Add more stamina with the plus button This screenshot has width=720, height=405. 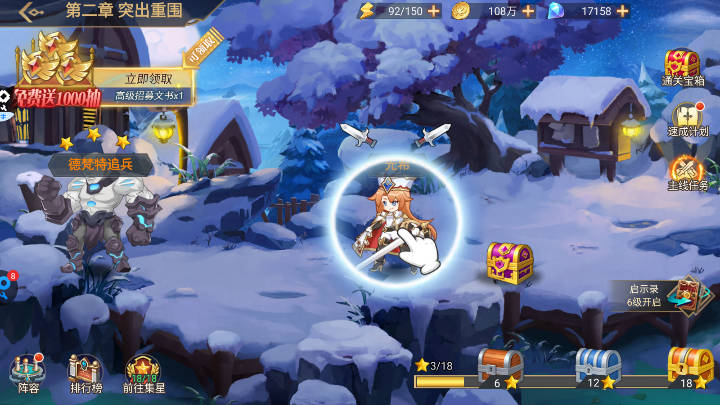click(433, 11)
